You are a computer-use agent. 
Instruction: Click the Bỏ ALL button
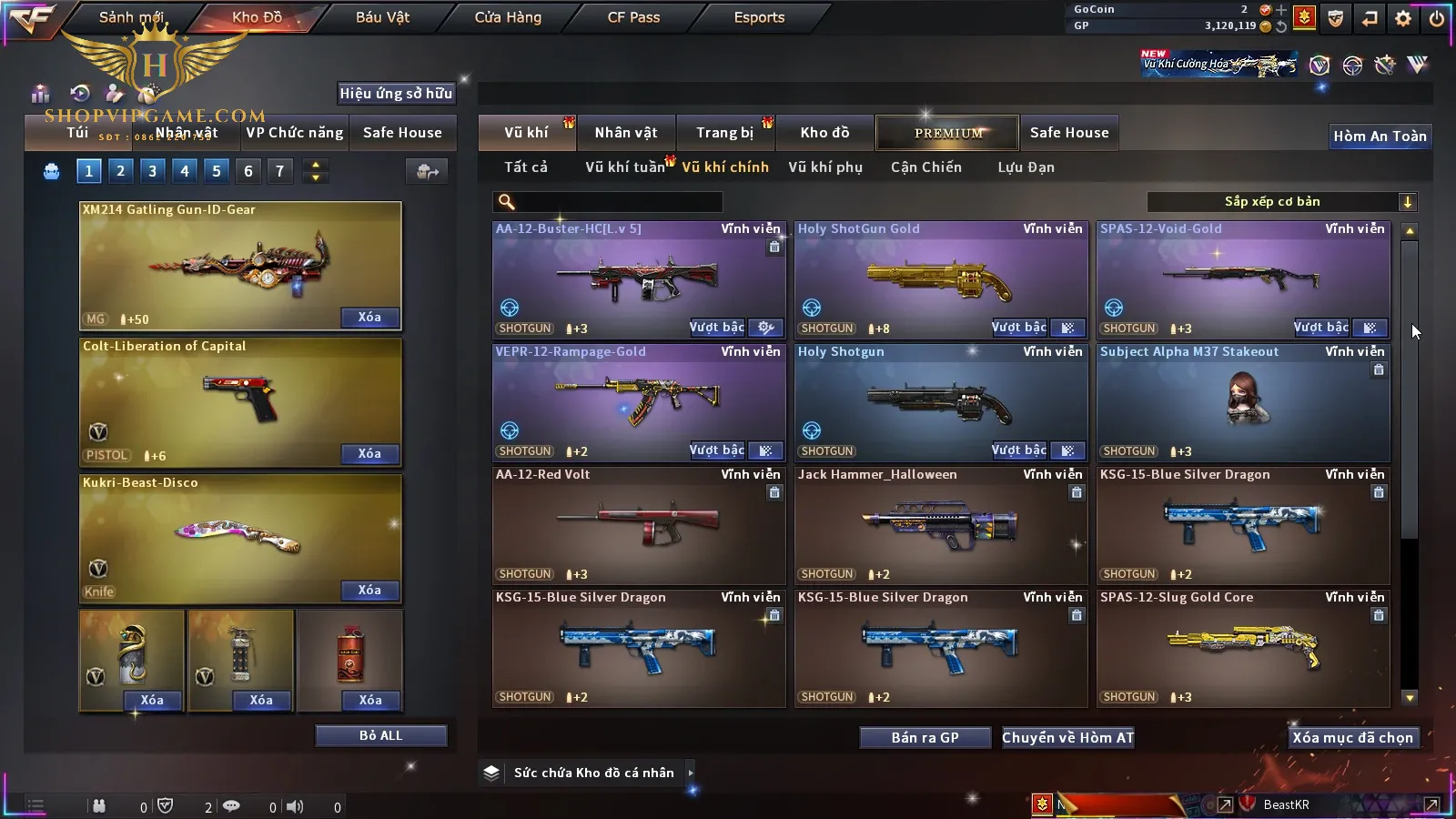pyautogui.click(x=380, y=735)
